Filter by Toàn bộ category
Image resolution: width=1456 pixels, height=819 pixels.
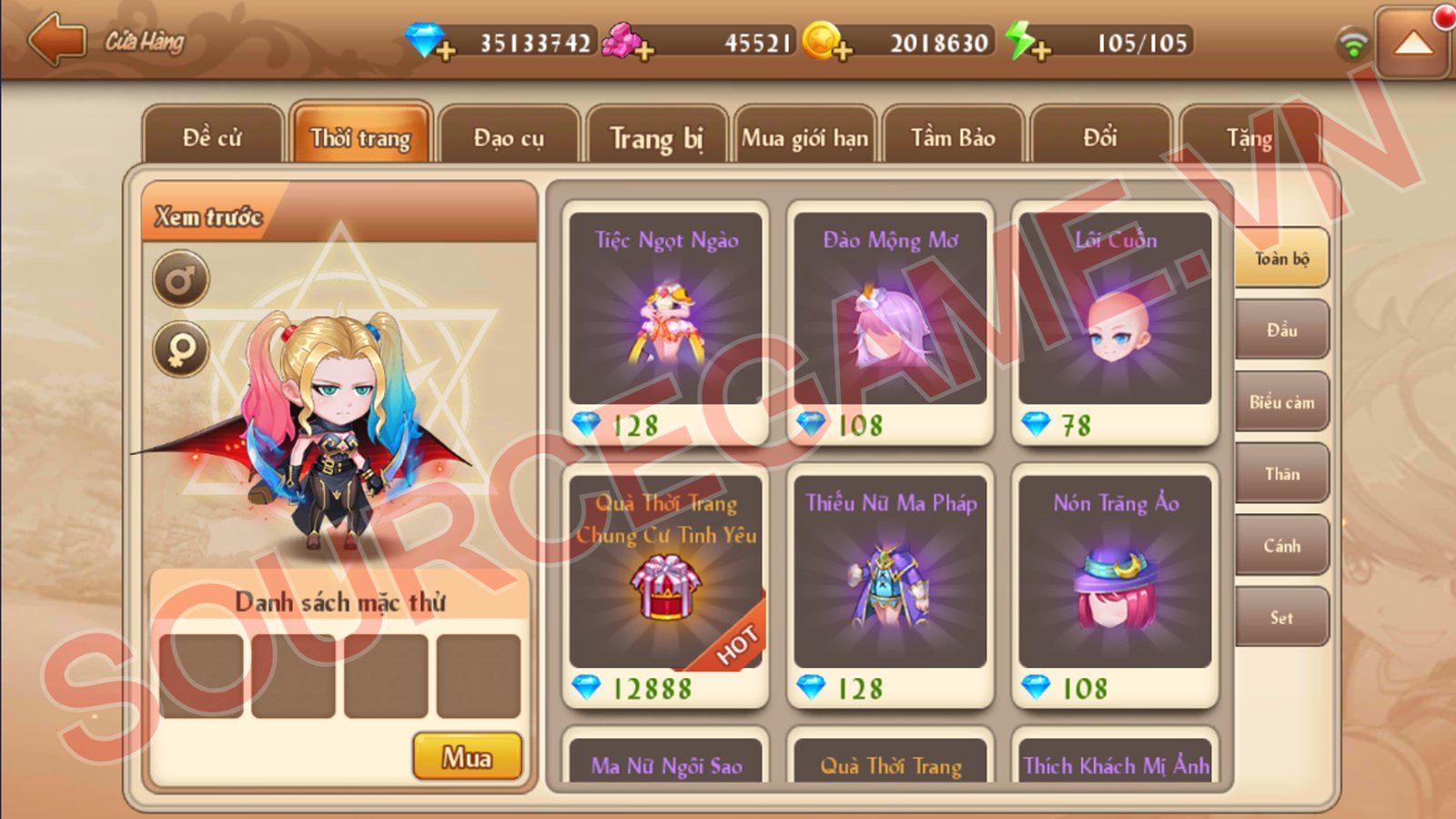[x=1281, y=258]
